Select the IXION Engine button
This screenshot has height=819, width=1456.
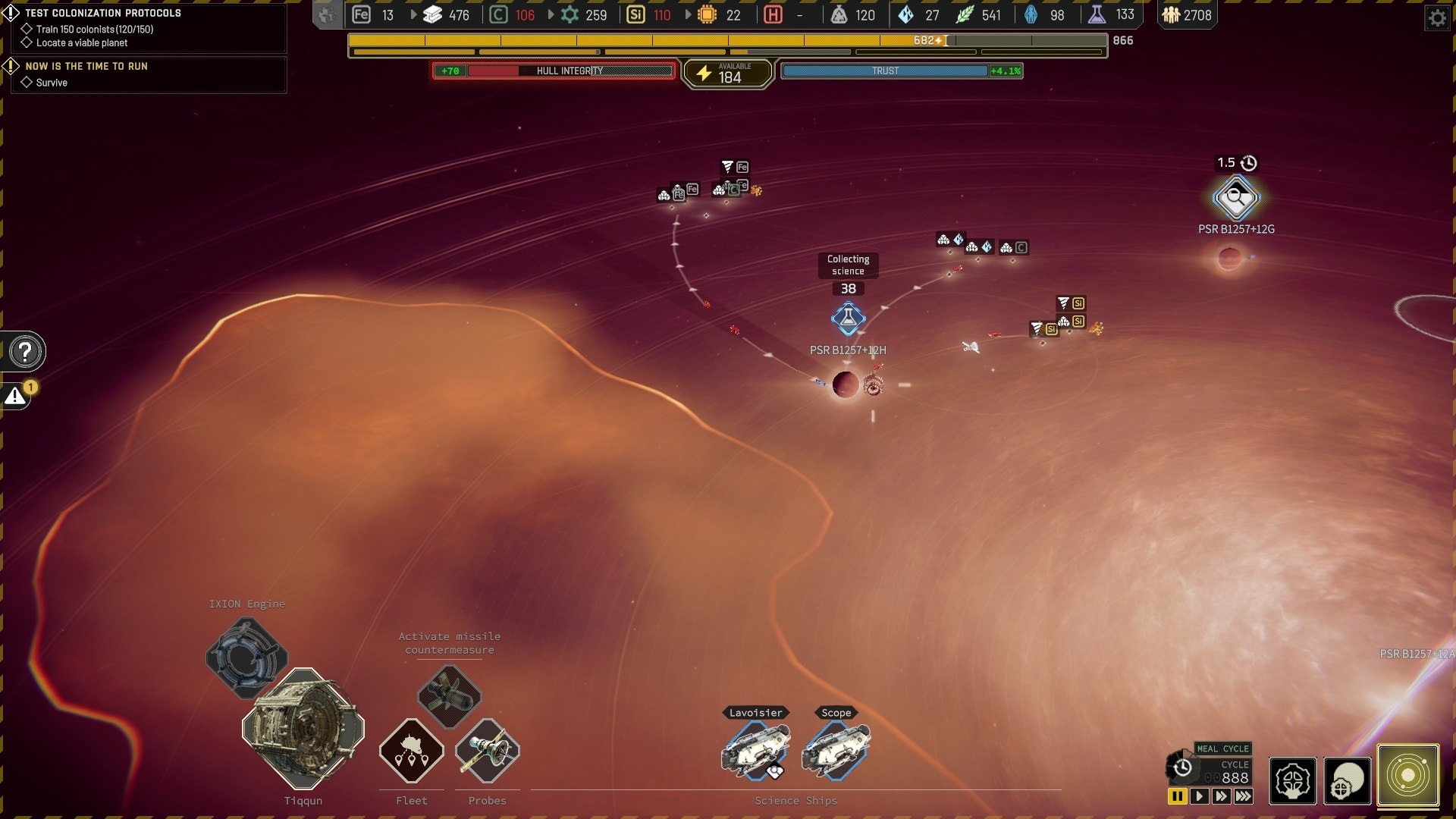click(x=246, y=657)
